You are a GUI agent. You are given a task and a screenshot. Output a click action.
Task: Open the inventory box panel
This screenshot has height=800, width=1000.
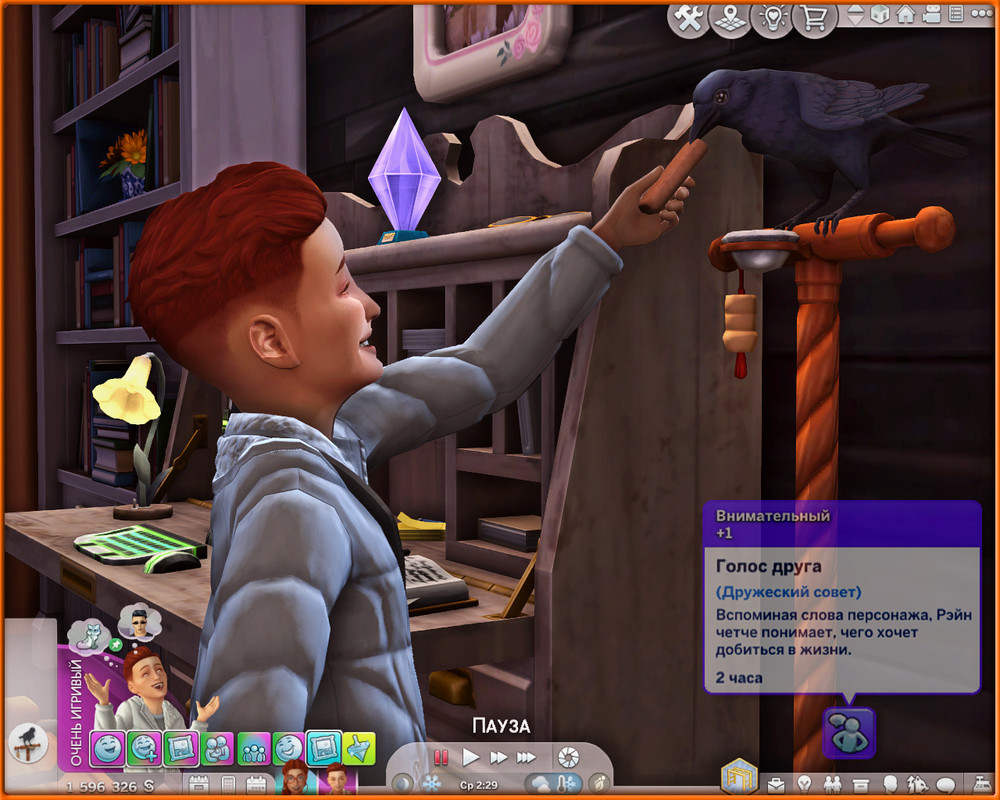pyautogui.click(x=860, y=783)
